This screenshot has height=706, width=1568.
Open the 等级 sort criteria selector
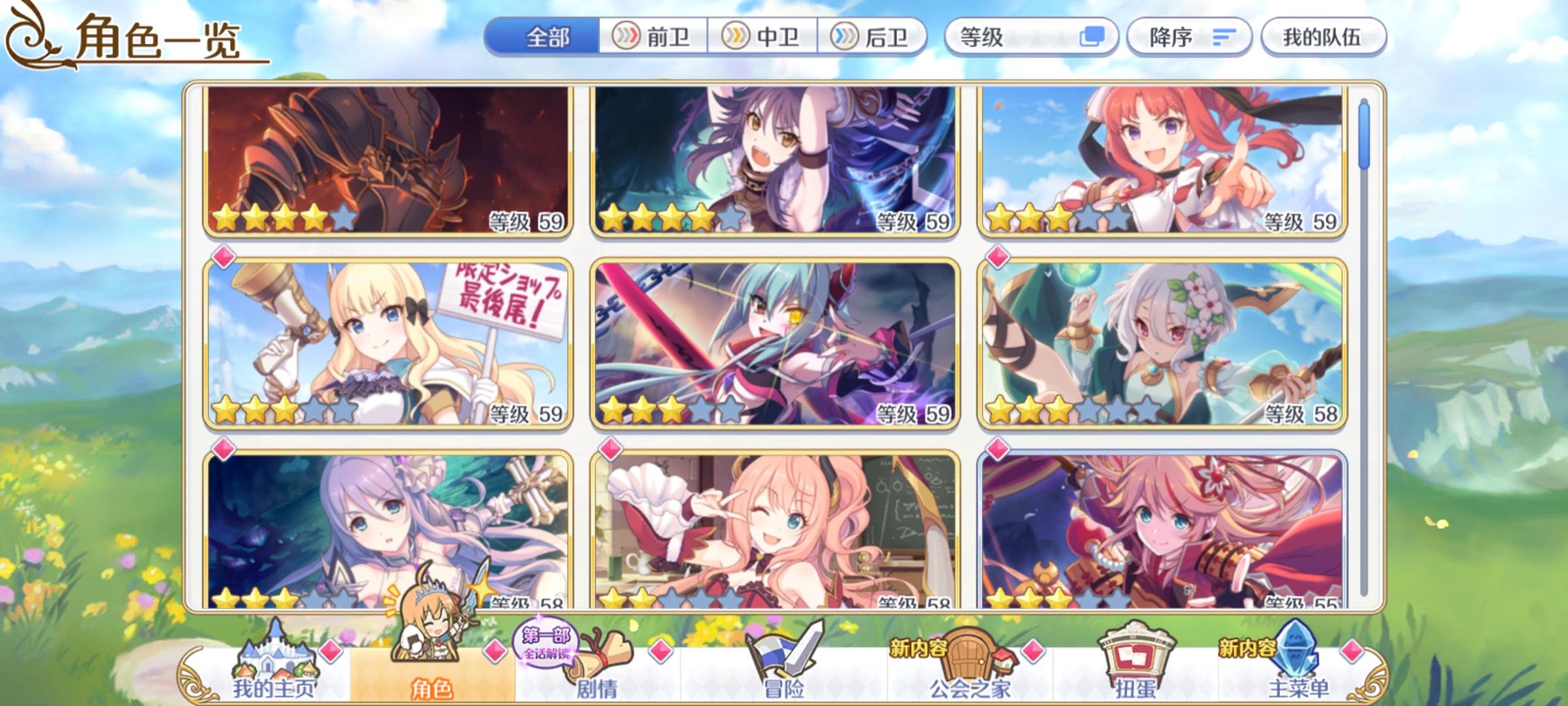tap(1019, 39)
